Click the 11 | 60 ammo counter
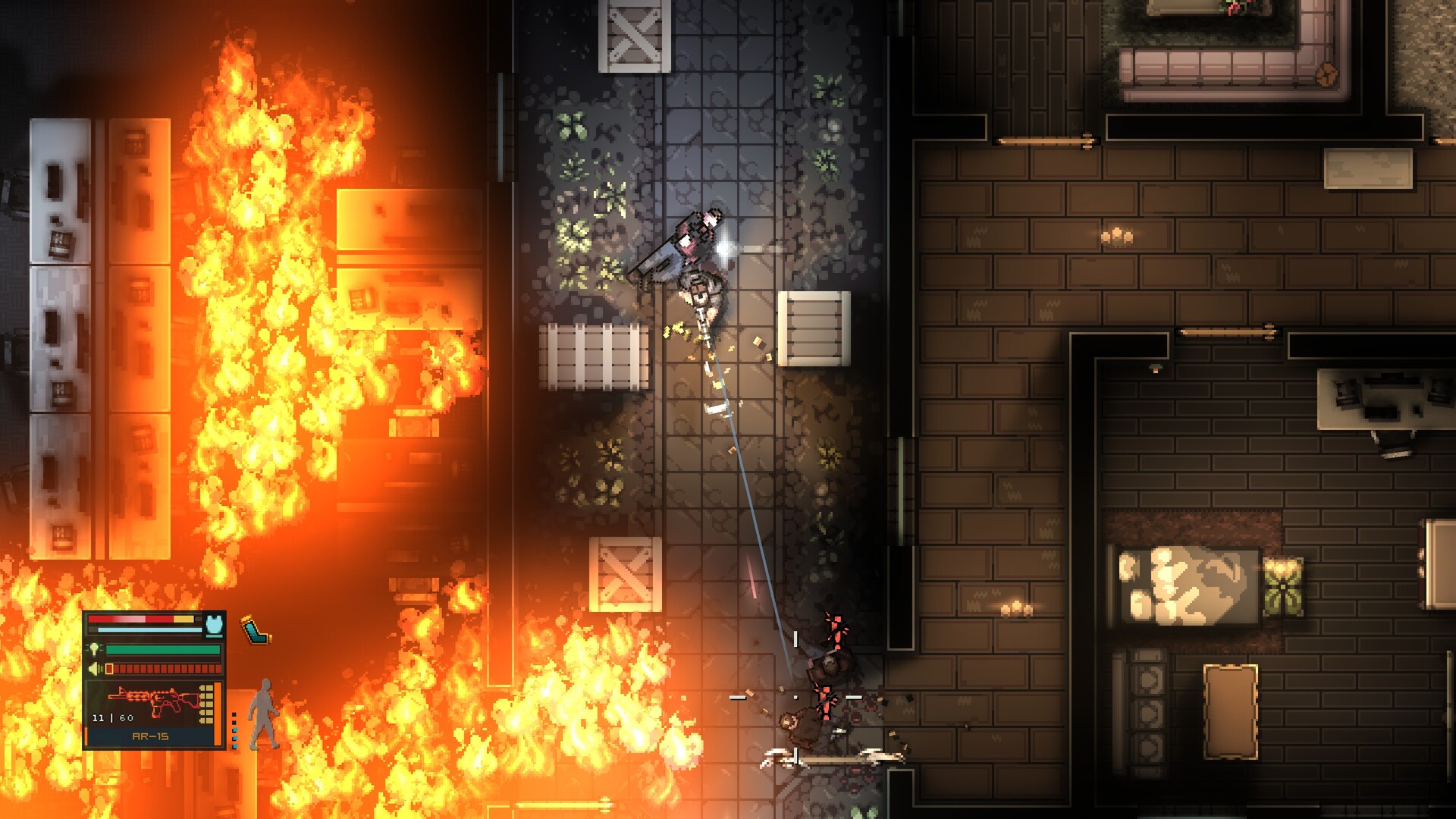The image size is (1456, 819). pos(112,717)
